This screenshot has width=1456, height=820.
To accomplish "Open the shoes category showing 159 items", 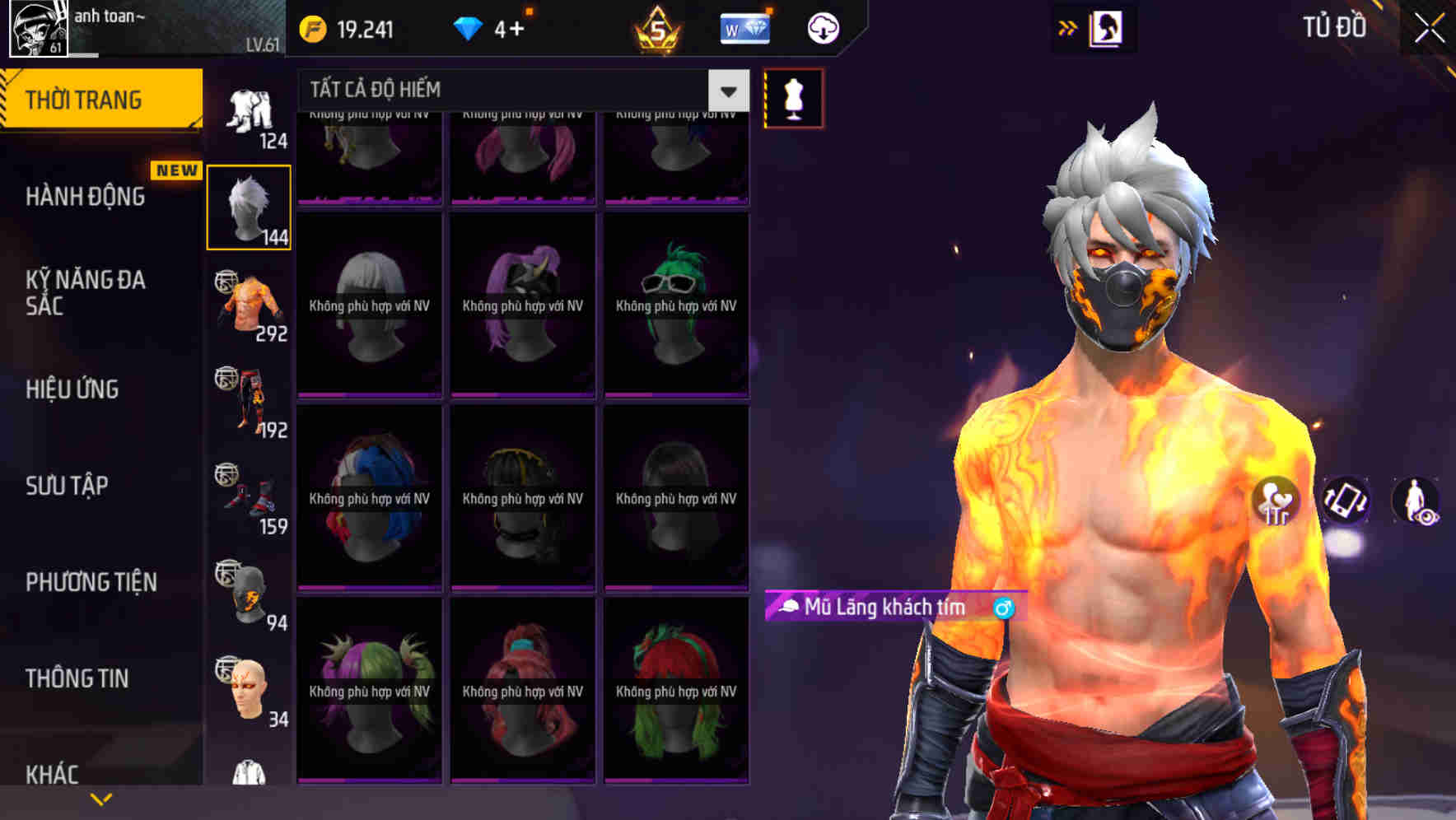I will click(x=249, y=494).
